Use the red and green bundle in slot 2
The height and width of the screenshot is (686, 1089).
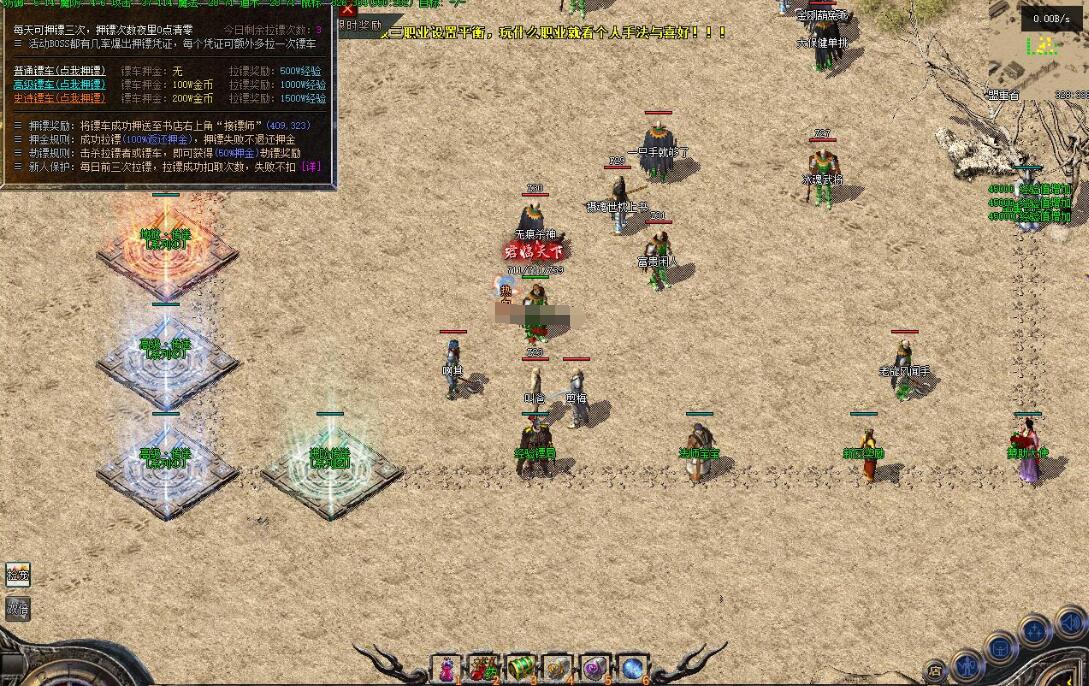(484, 668)
